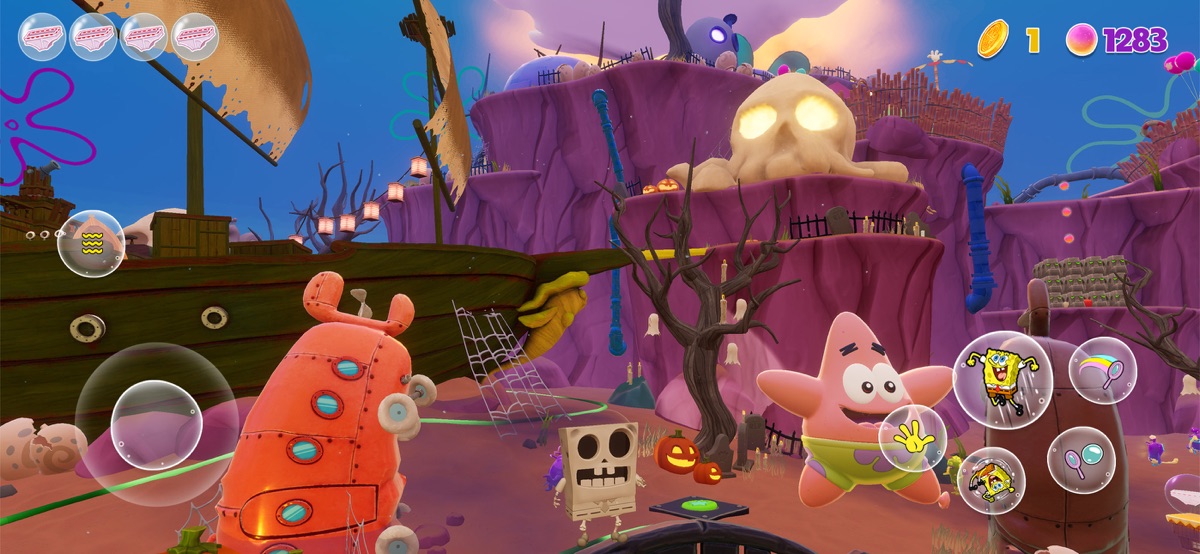Open the wavy lines menu bubble
1200x554 pixels.
[x=91, y=242]
